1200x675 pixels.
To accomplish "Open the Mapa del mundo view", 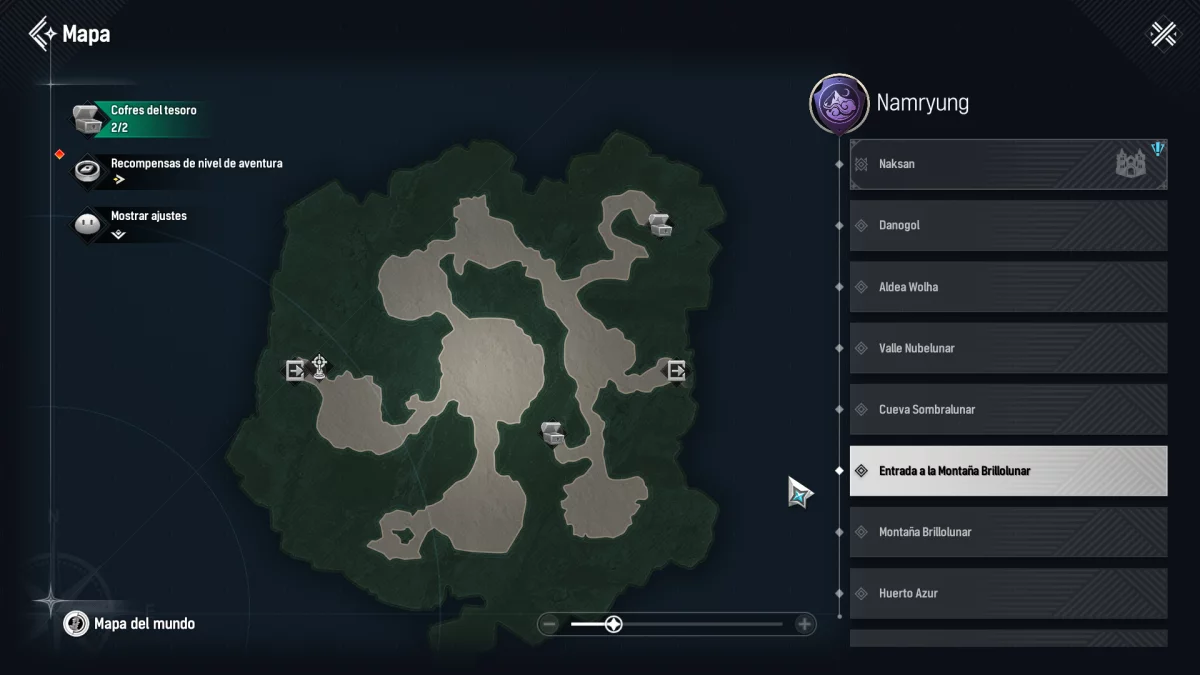I will pyautogui.click(x=144, y=624).
